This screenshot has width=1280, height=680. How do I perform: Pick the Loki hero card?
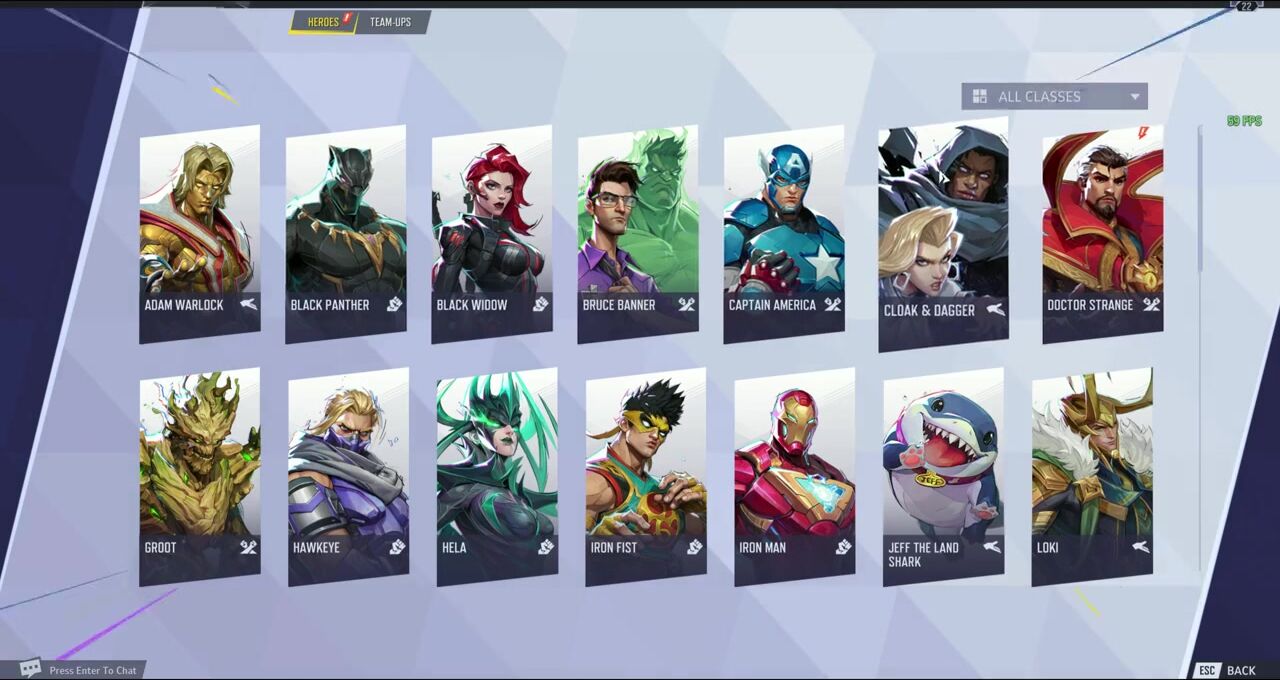[1092, 475]
